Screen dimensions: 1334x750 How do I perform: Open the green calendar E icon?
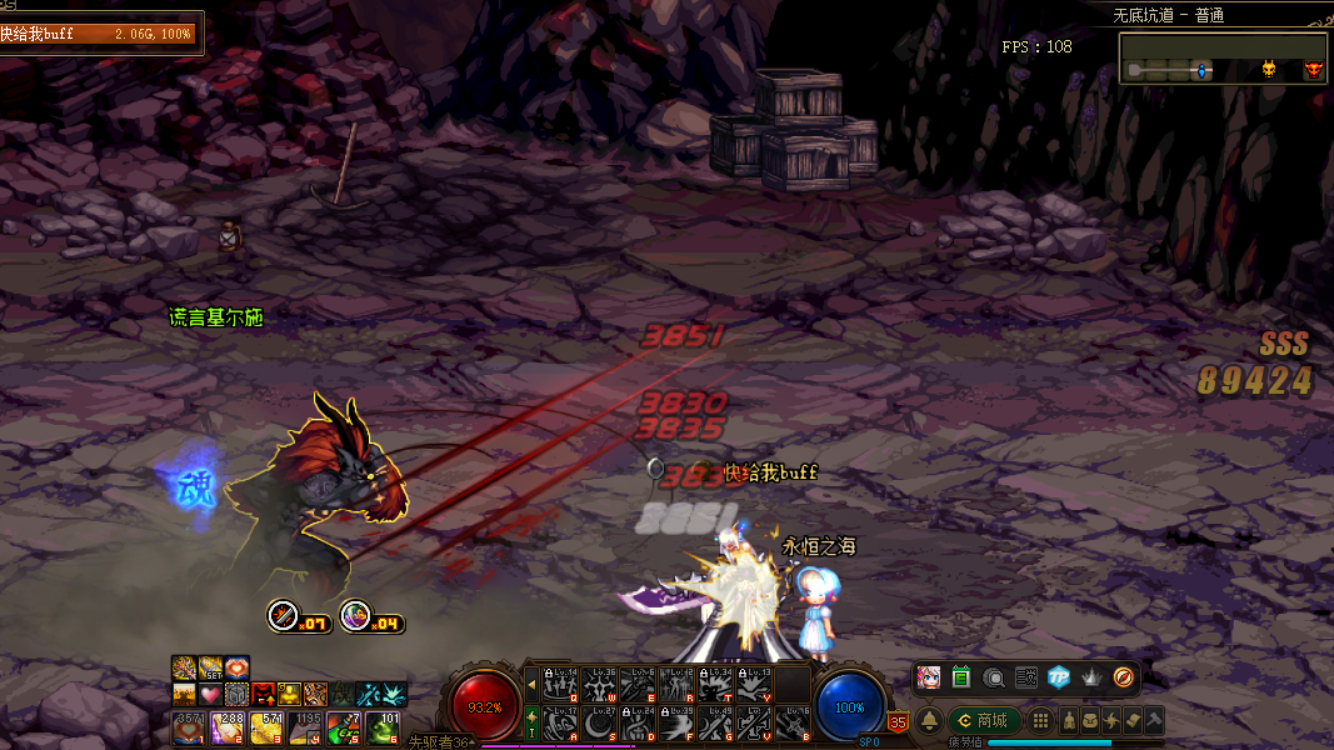coord(961,677)
